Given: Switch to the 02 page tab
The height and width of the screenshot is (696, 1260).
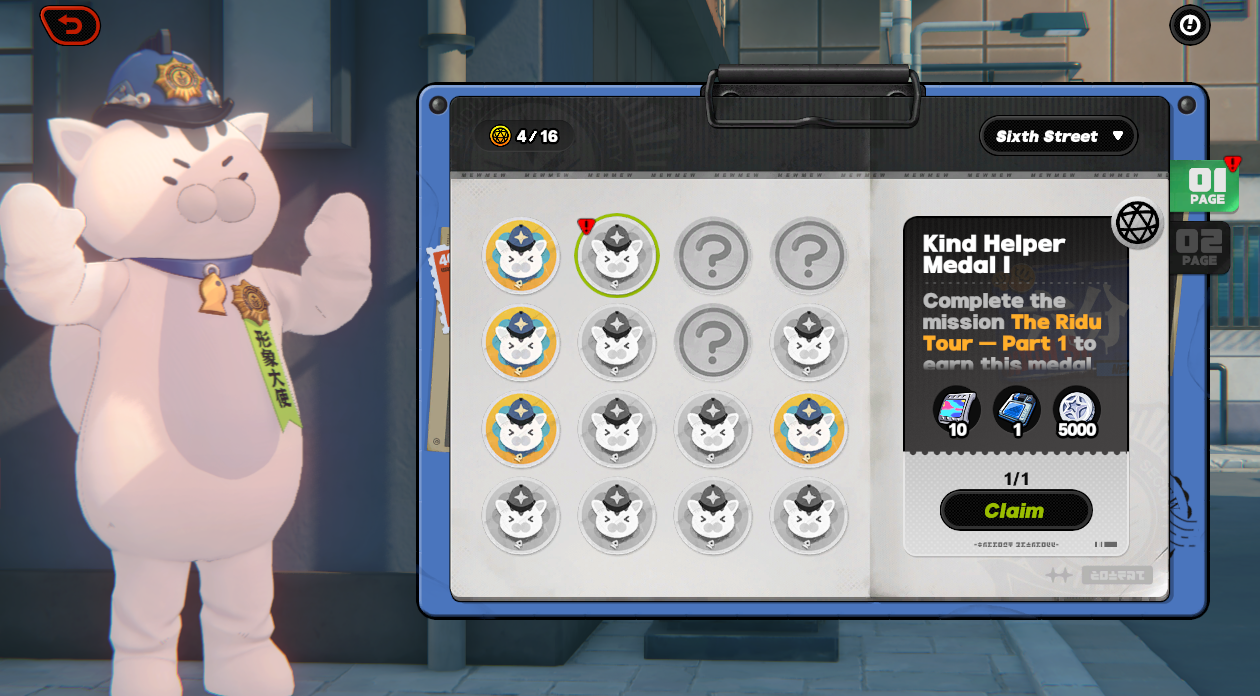Looking at the screenshot, I should coord(1199,247).
